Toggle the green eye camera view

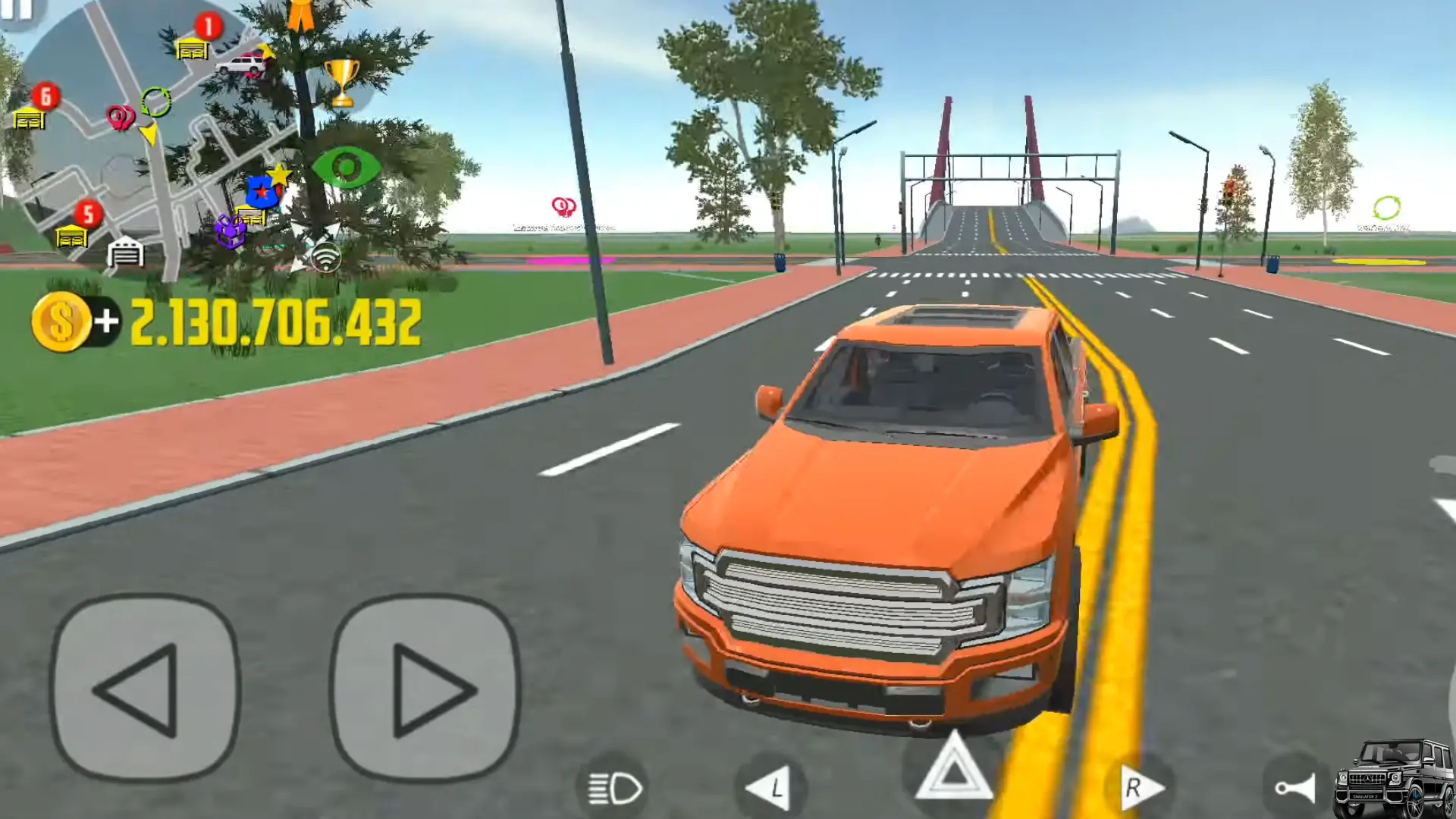[x=347, y=167]
